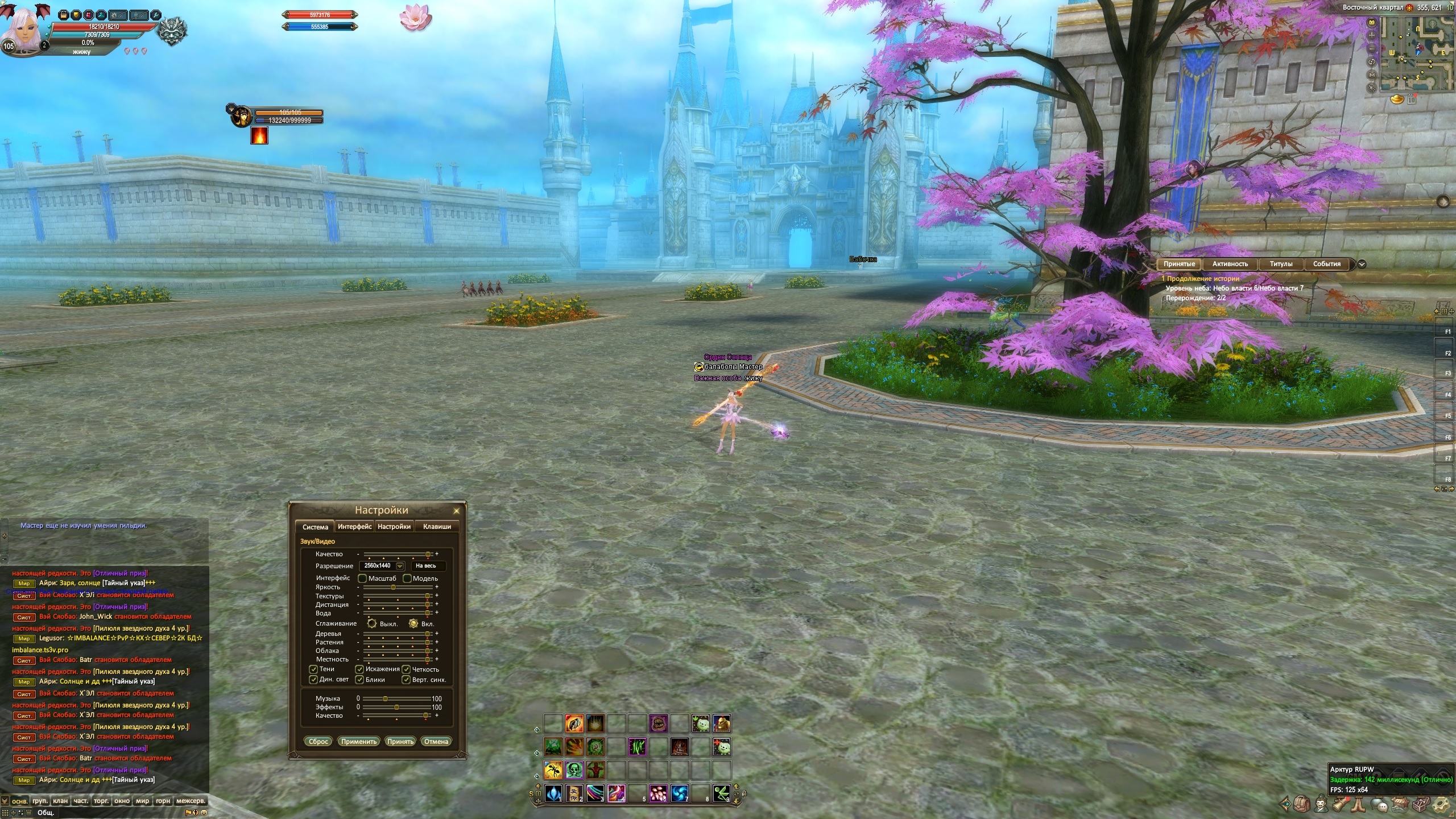Enable the Масштаб interface scale checkbox
Screen dimensions: 1456x819
(x=362, y=578)
